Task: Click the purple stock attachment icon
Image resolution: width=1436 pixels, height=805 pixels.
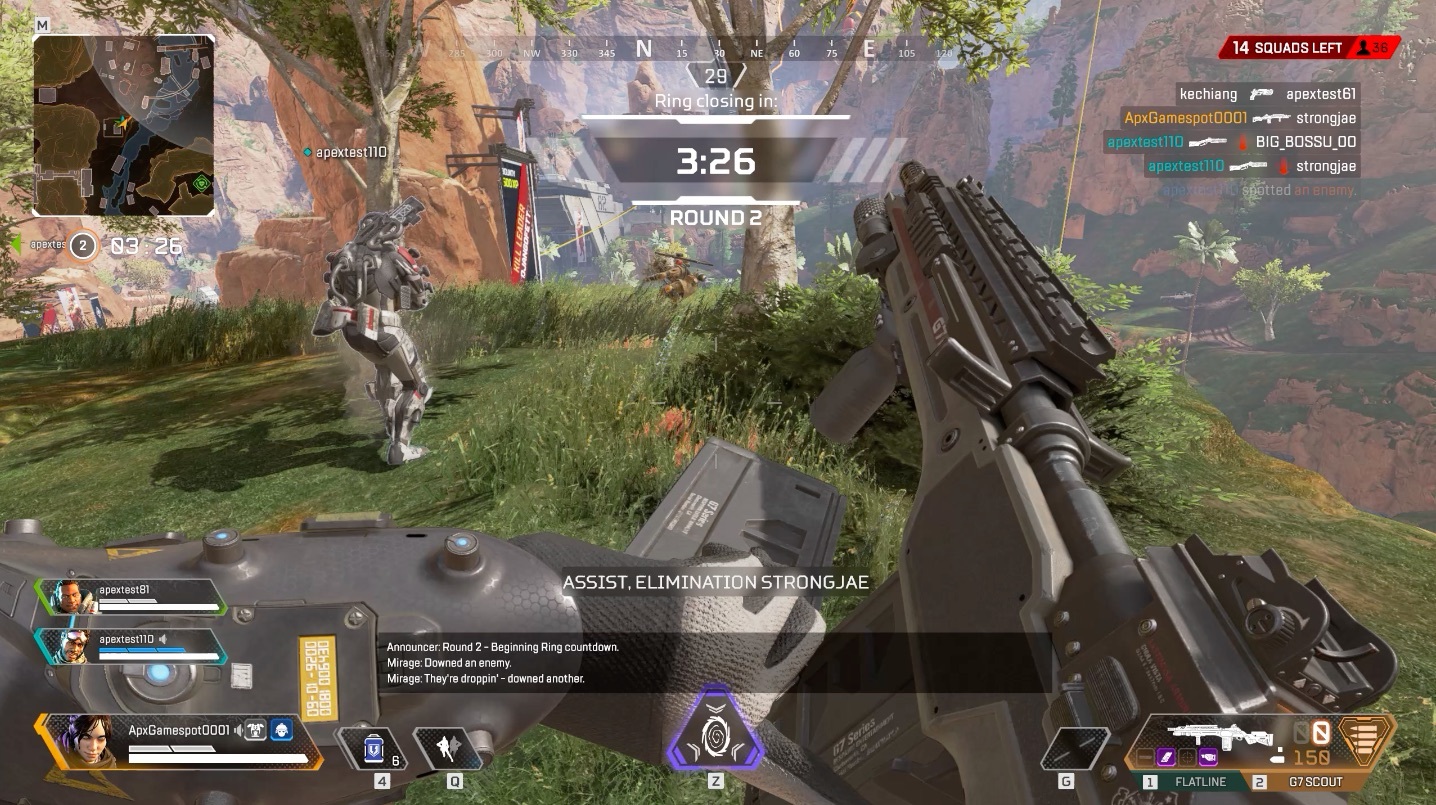Action: coord(1208,757)
